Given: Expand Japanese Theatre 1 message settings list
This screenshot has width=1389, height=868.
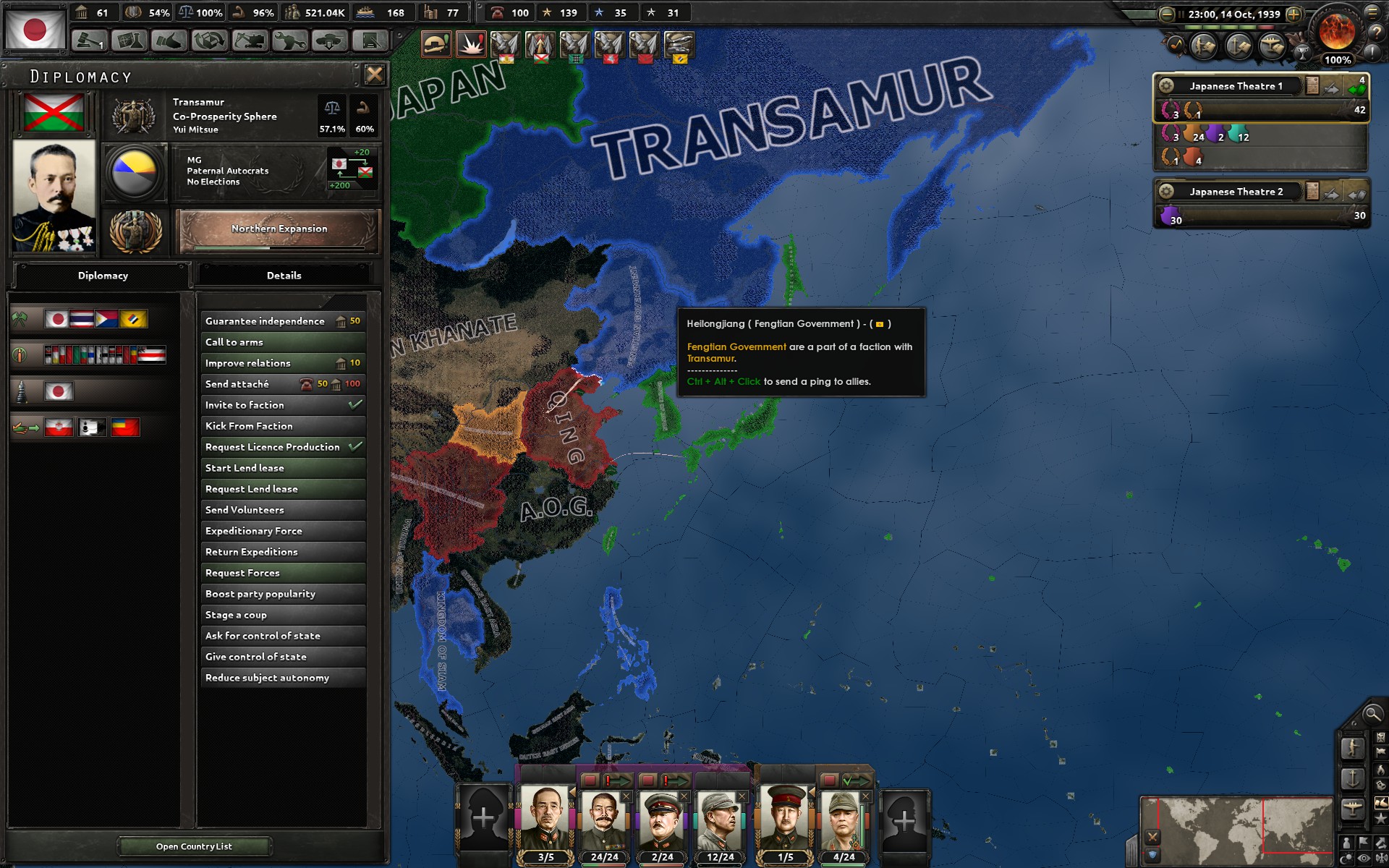Looking at the screenshot, I should pos(1312,85).
